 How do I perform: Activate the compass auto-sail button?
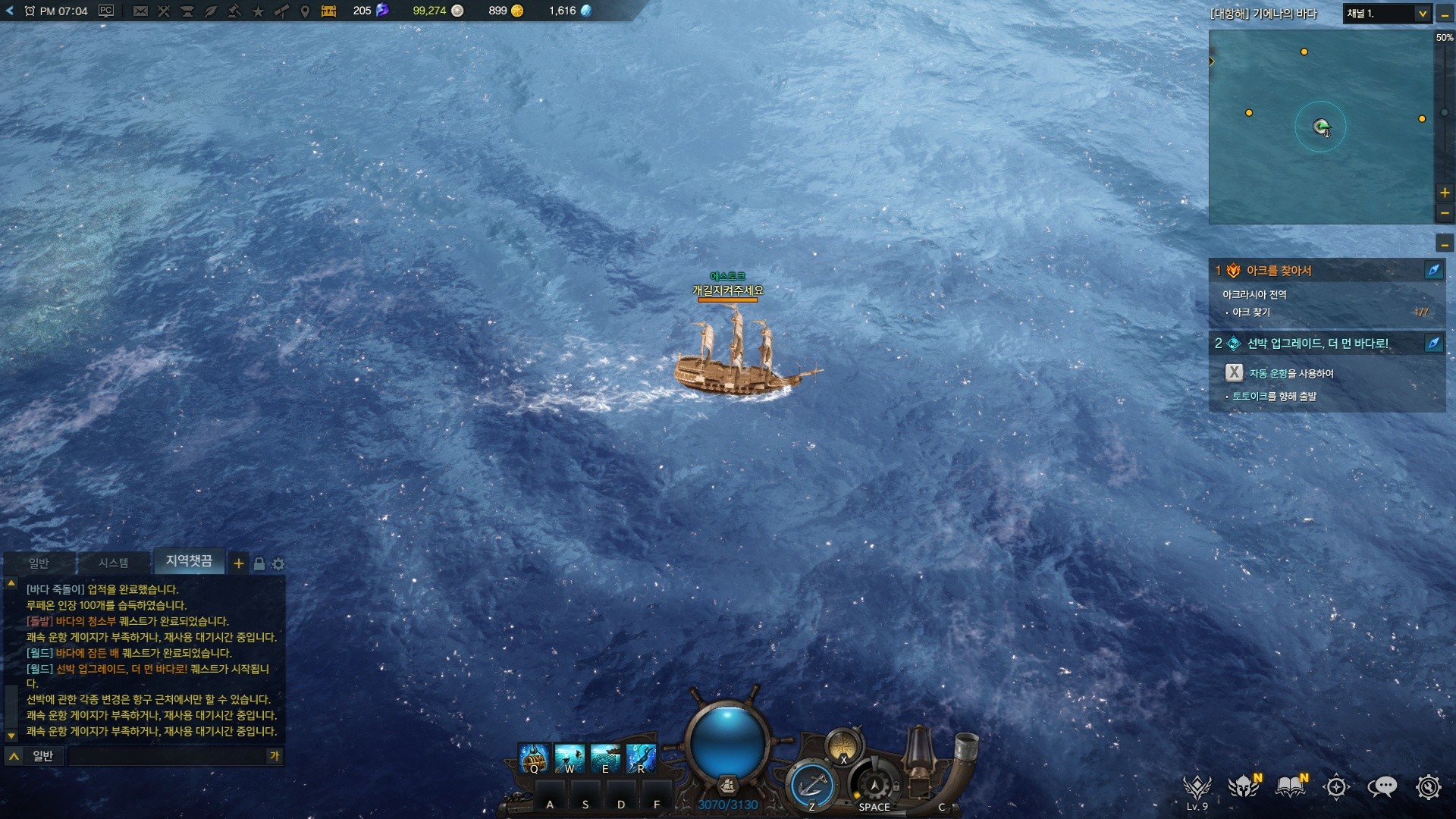click(x=843, y=745)
